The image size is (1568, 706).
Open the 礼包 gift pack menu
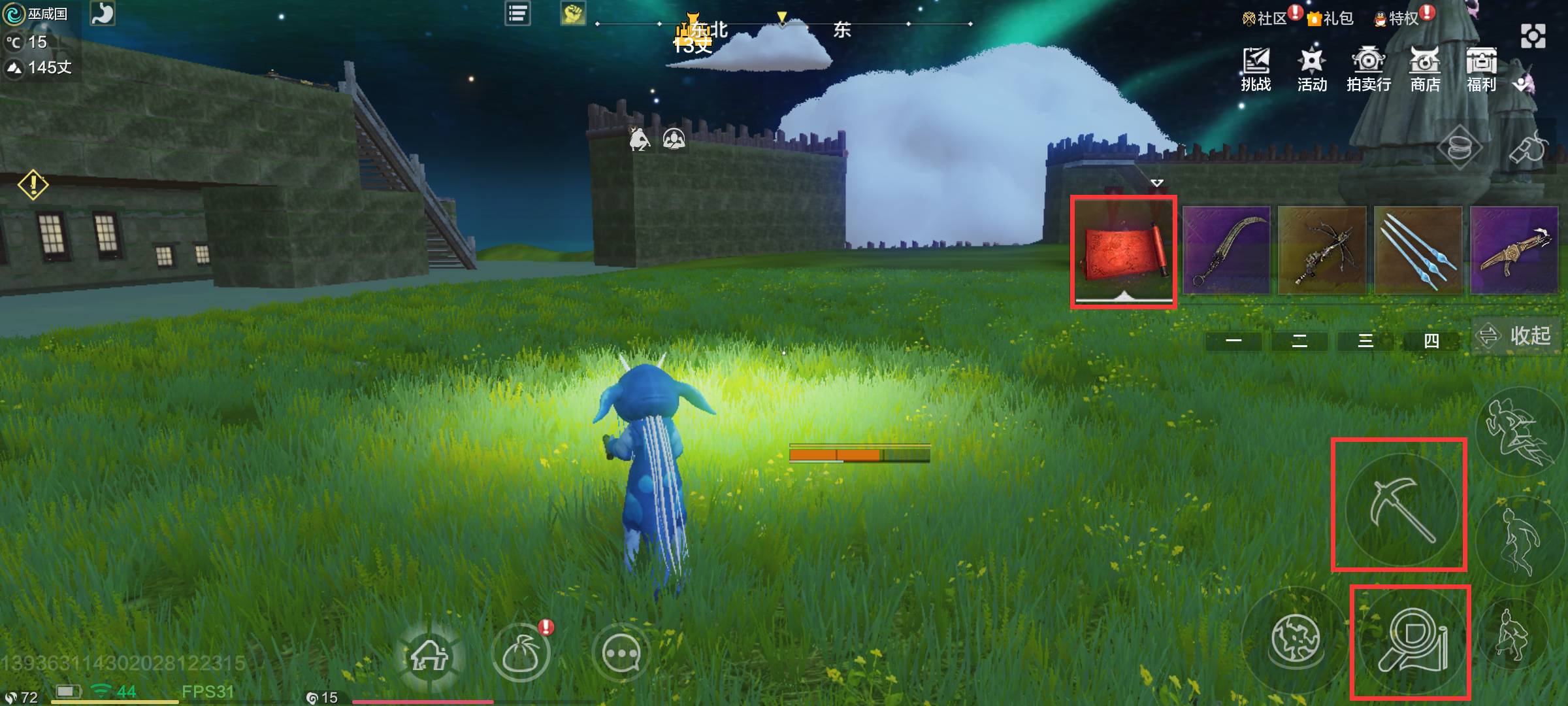(x=1330, y=18)
